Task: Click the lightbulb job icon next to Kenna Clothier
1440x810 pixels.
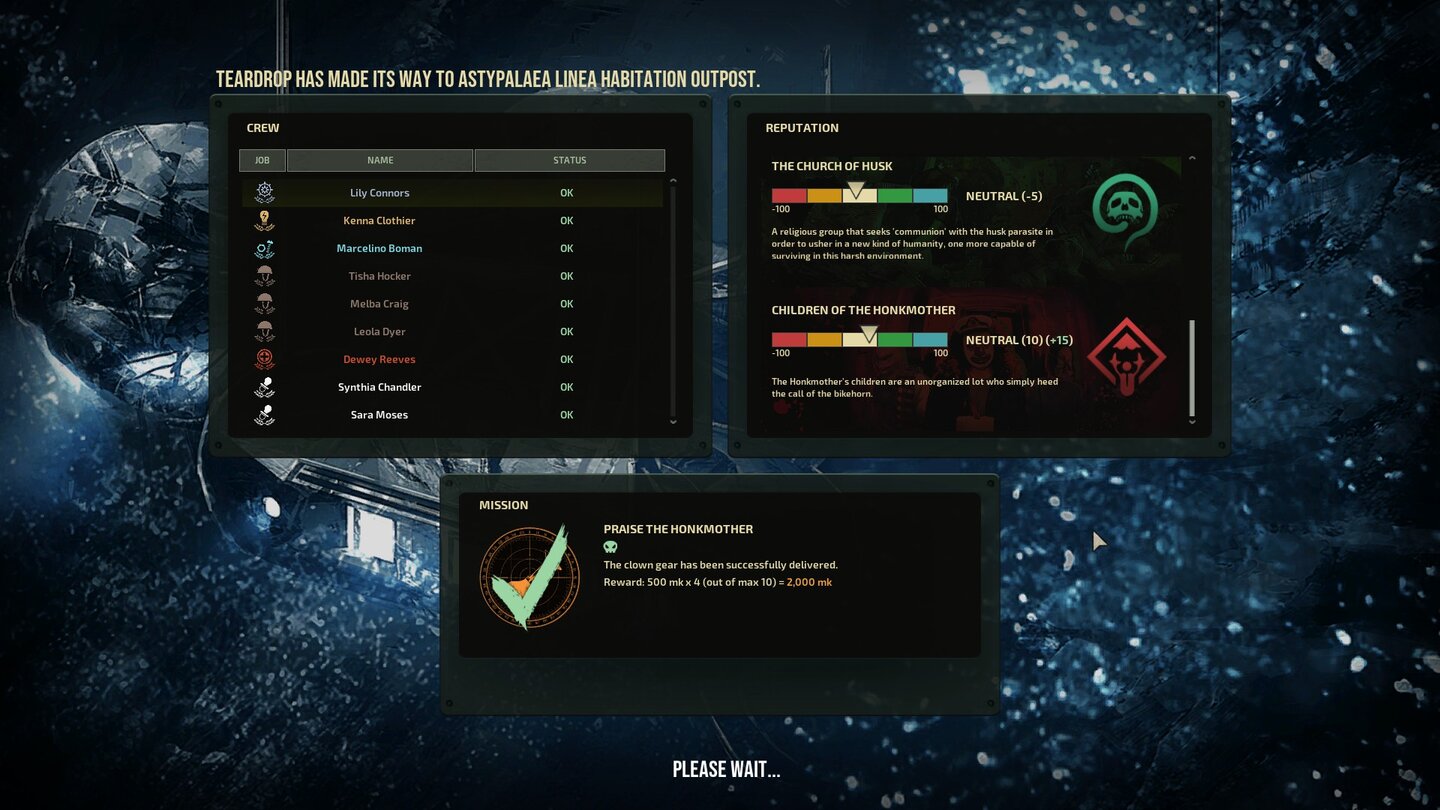Action: point(264,219)
